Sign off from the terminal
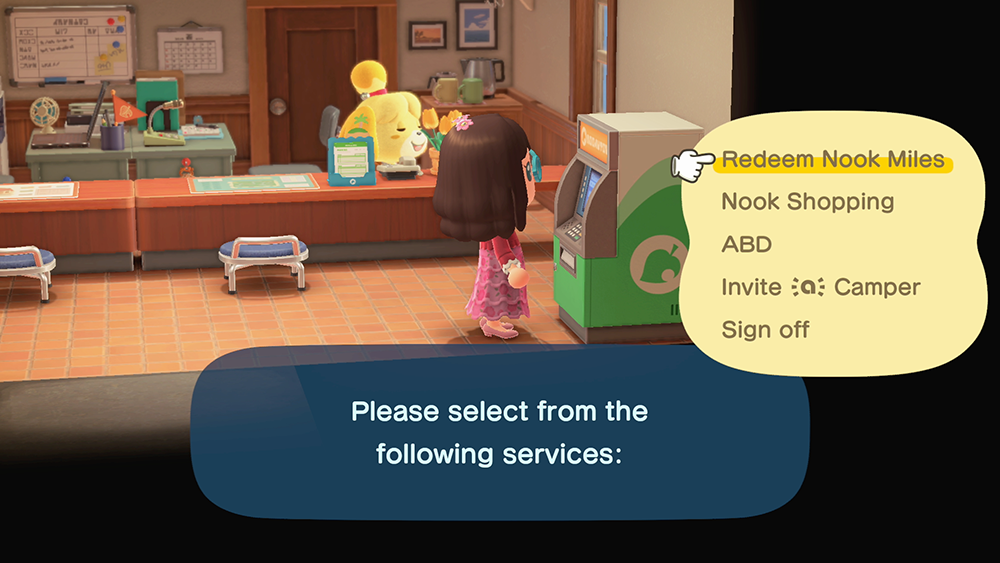Screen dimensions: 1000x563 (765, 329)
